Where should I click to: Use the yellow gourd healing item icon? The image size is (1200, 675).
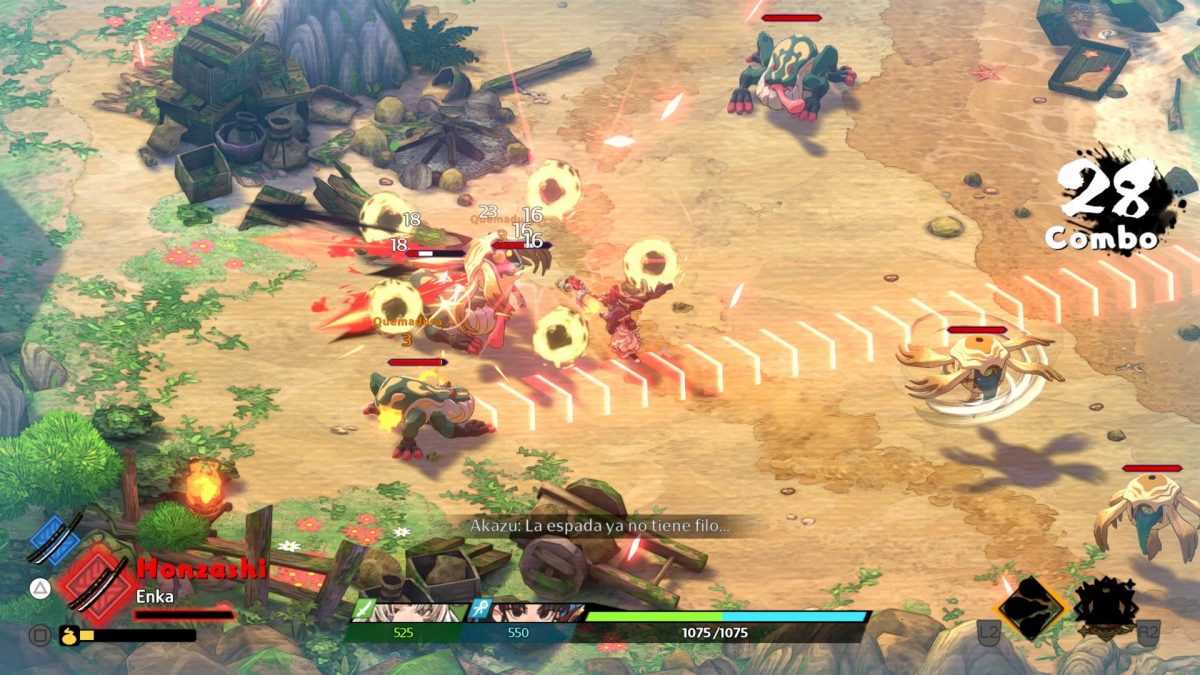point(70,634)
